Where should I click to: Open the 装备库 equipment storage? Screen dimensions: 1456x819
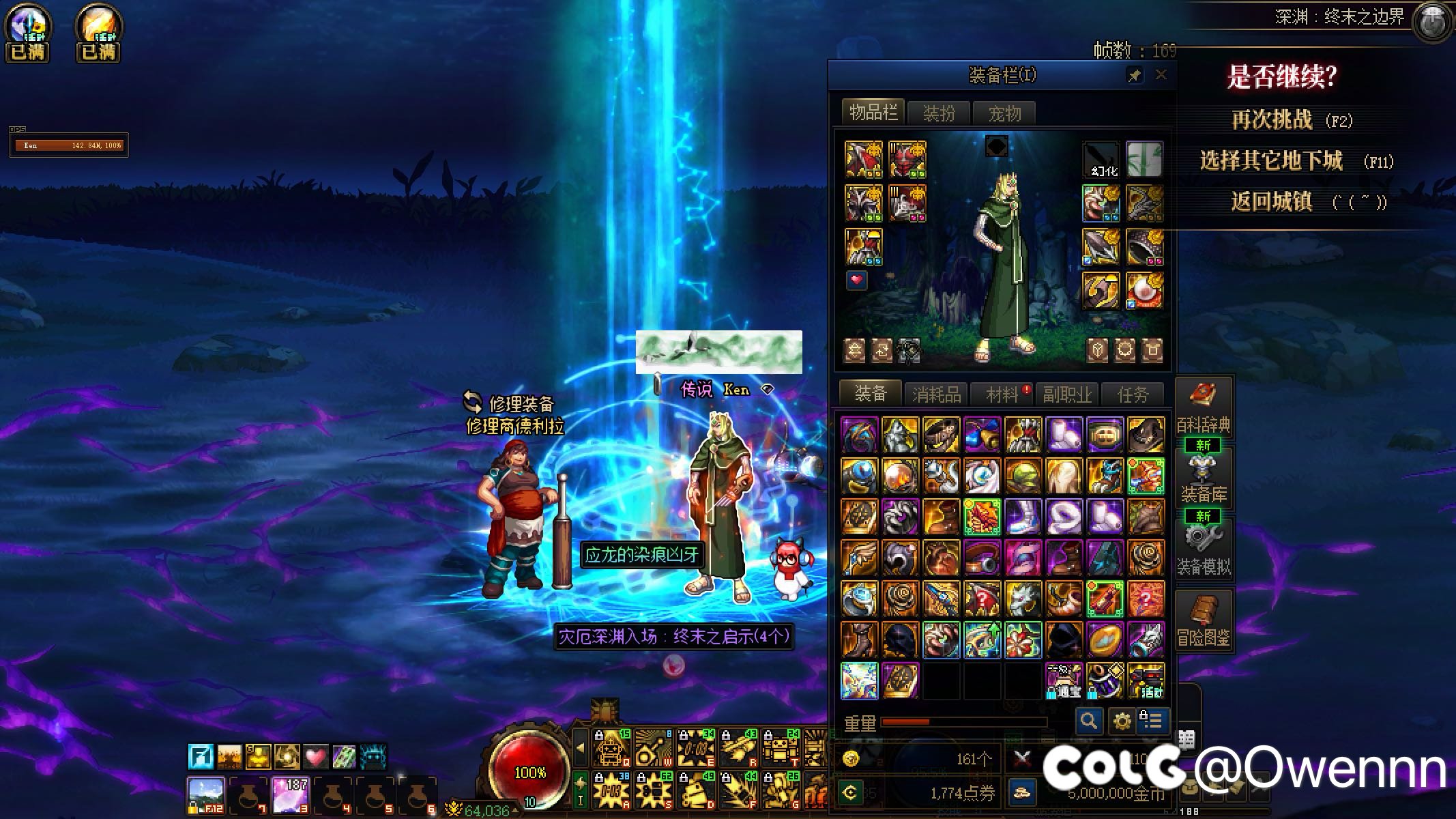[1203, 478]
